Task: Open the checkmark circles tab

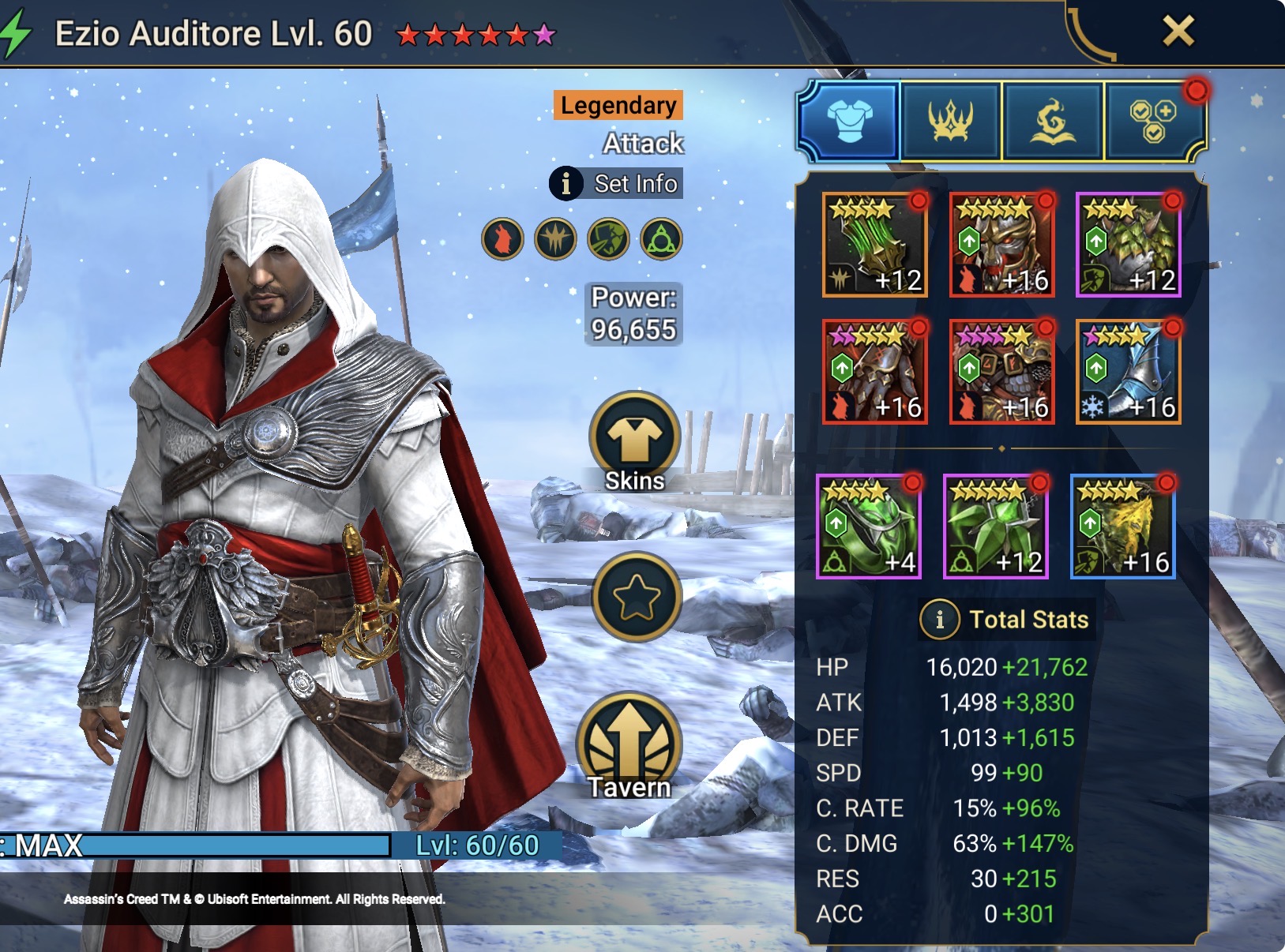Action: point(1153,122)
